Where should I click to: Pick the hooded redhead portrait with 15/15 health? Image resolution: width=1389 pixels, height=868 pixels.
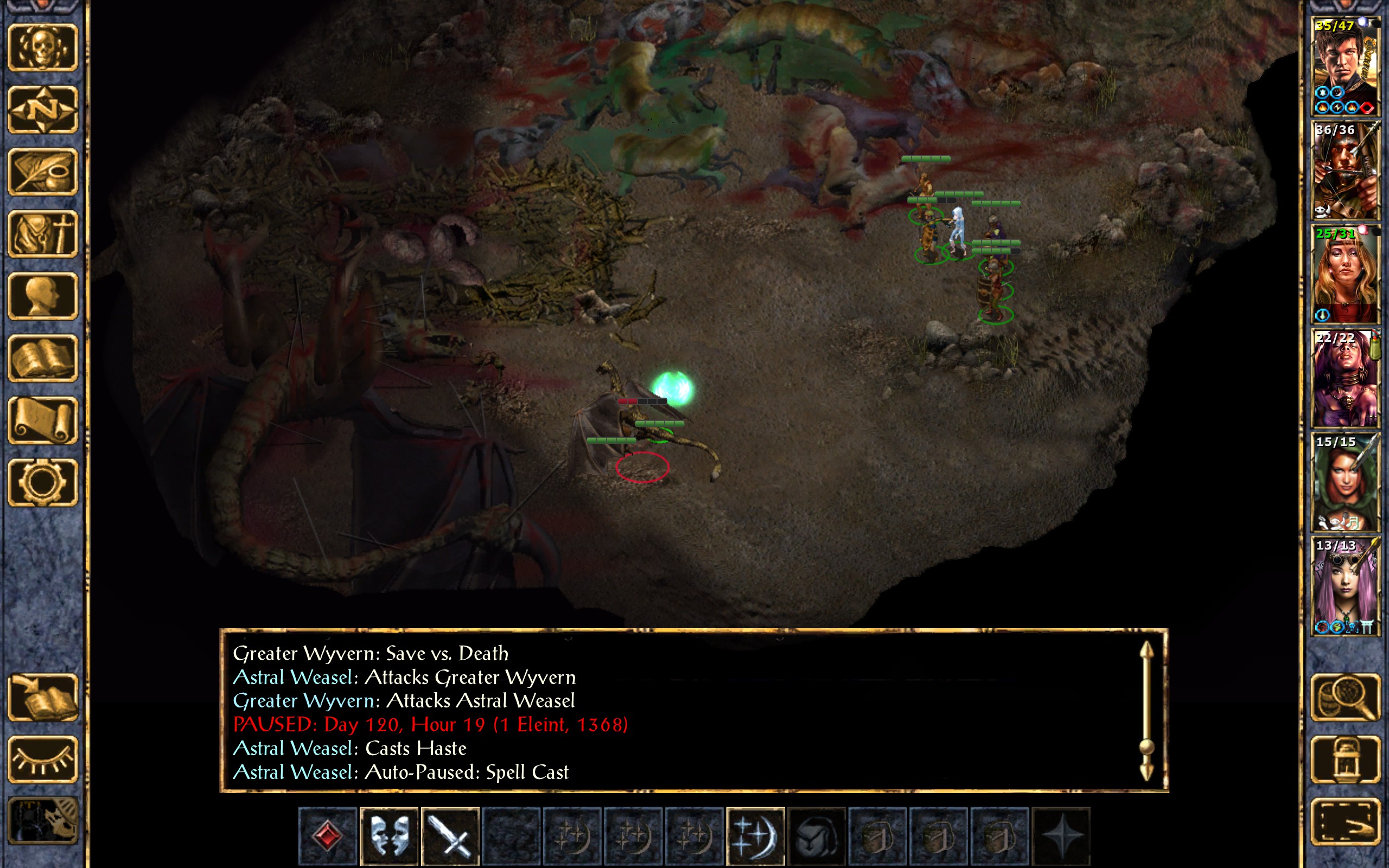pyautogui.click(x=1345, y=482)
